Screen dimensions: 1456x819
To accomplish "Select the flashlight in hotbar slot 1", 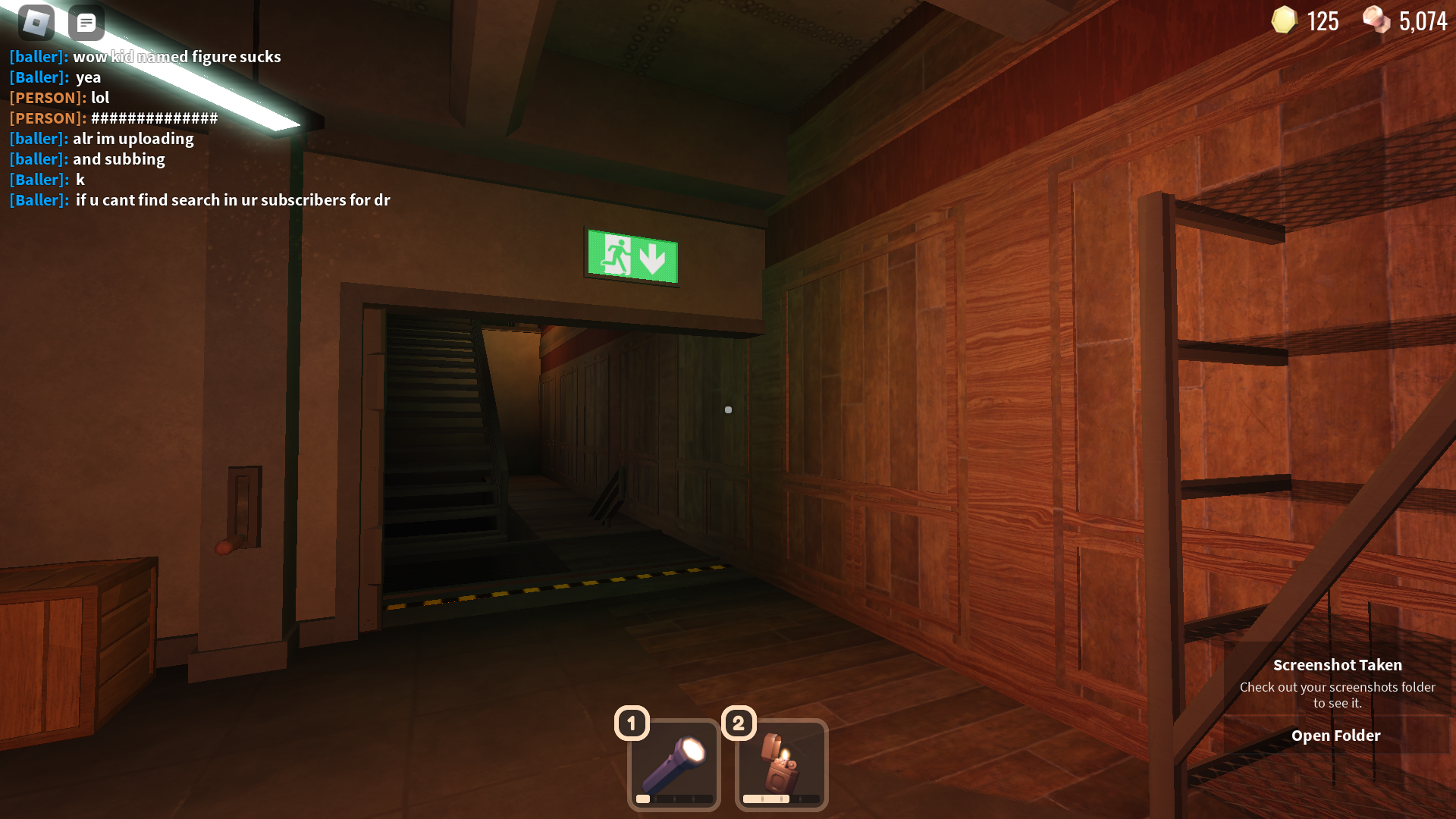I will coord(673,764).
